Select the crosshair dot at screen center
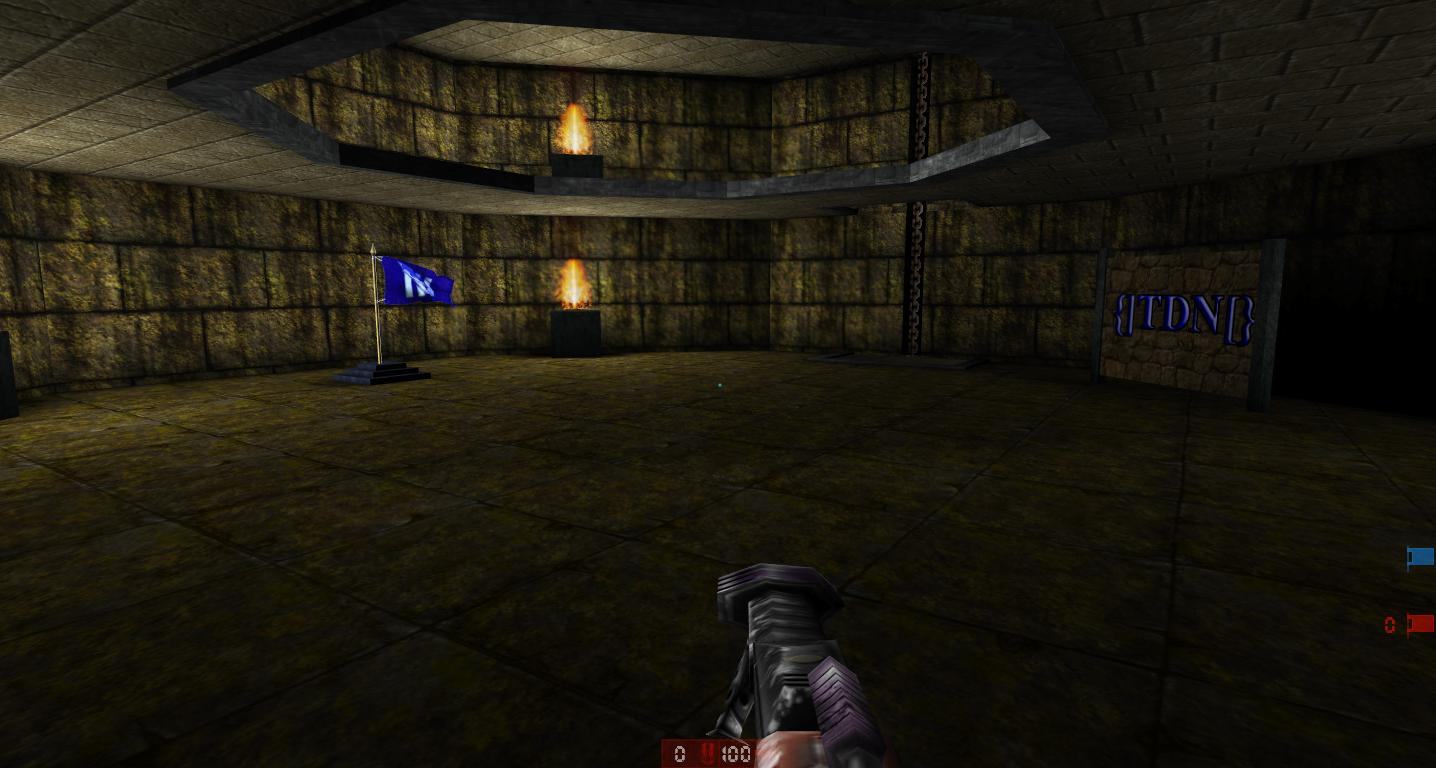Image resolution: width=1436 pixels, height=768 pixels. pos(720,384)
